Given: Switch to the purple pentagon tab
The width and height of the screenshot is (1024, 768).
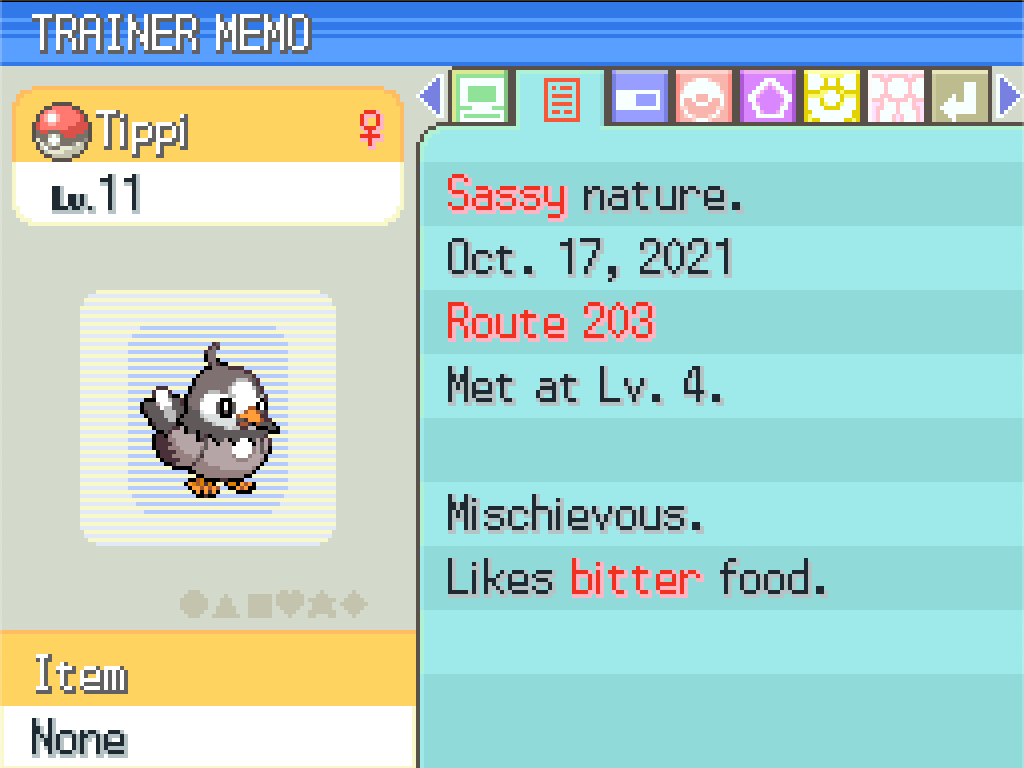Looking at the screenshot, I should [x=768, y=97].
